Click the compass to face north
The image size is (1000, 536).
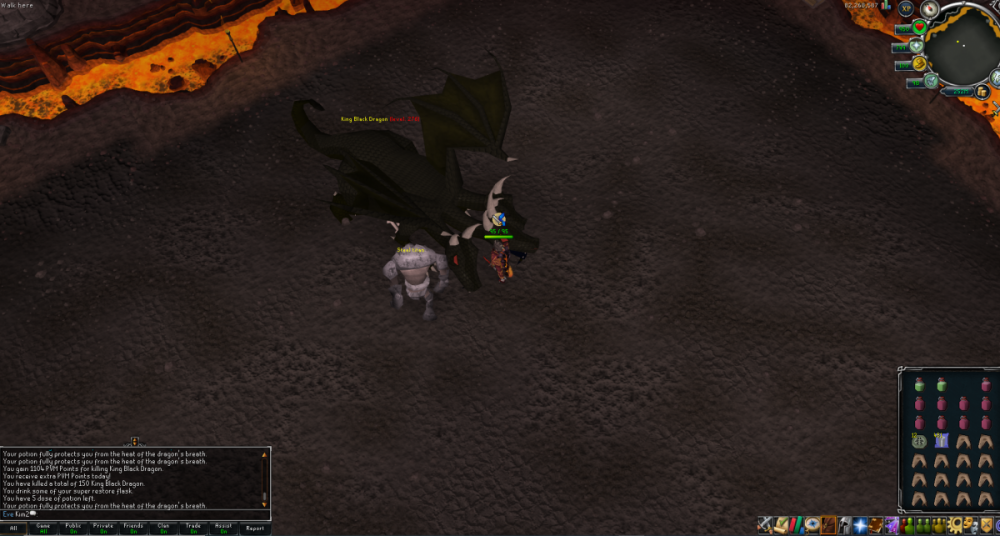(x=930, y=9)
